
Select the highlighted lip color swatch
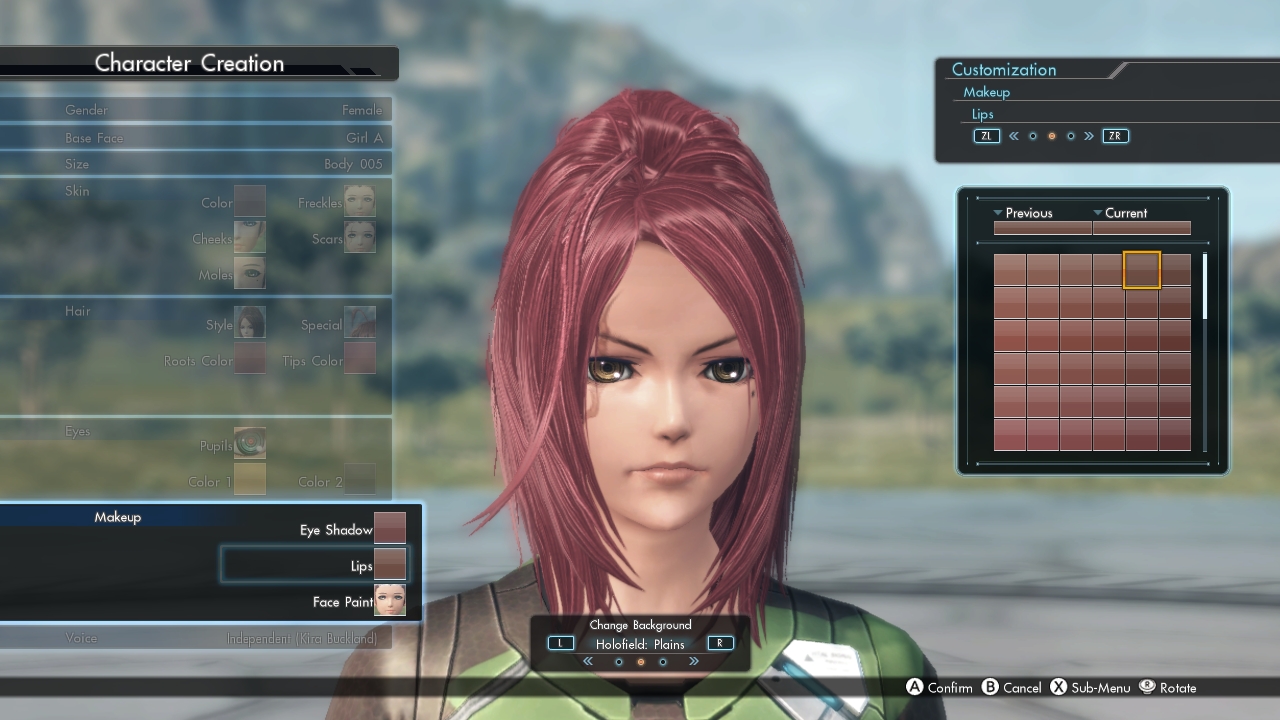(x=1142, y=270)
